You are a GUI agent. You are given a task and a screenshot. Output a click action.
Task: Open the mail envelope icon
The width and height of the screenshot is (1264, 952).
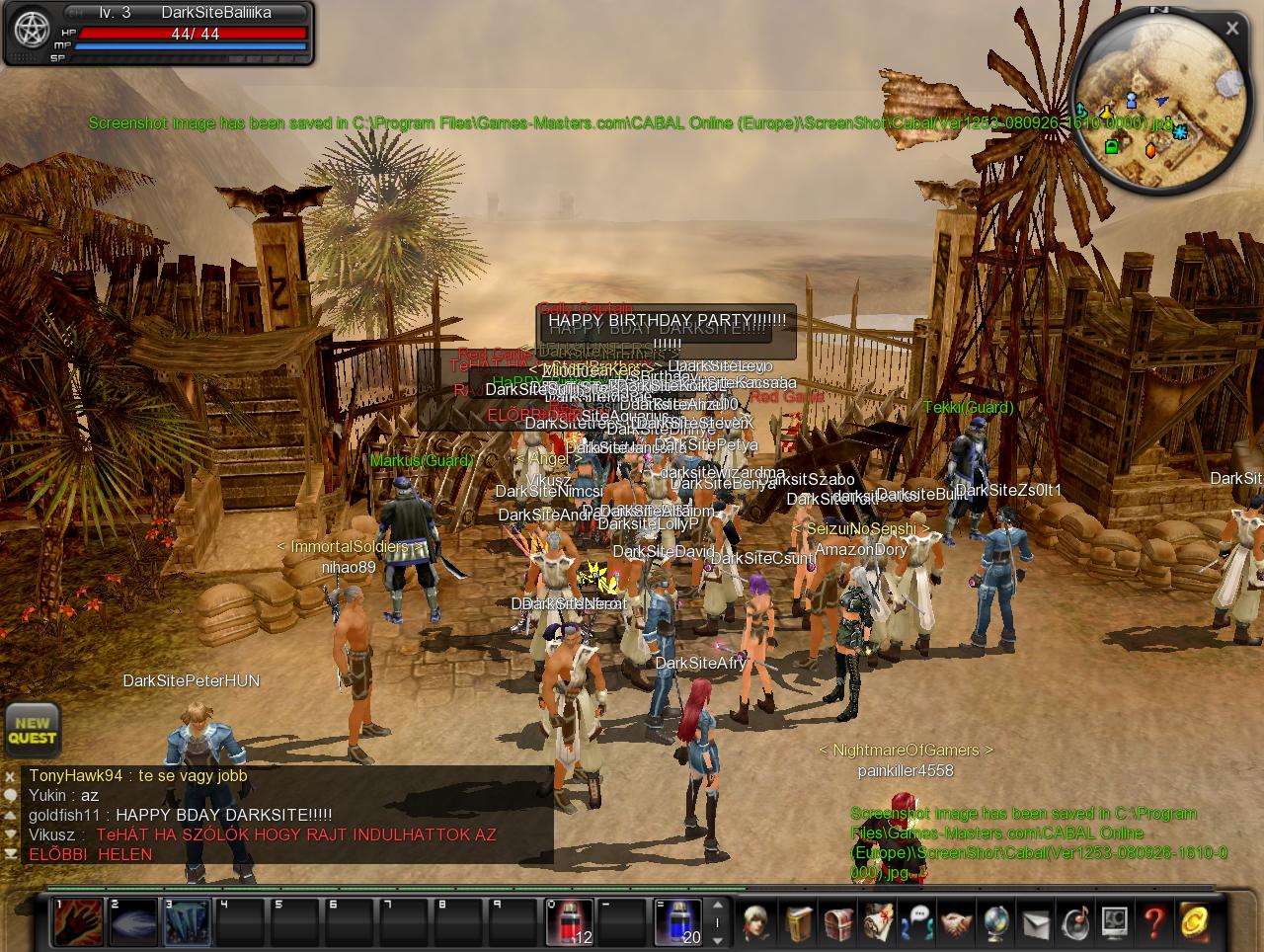pyautogui.click(x=1036, y=922)
